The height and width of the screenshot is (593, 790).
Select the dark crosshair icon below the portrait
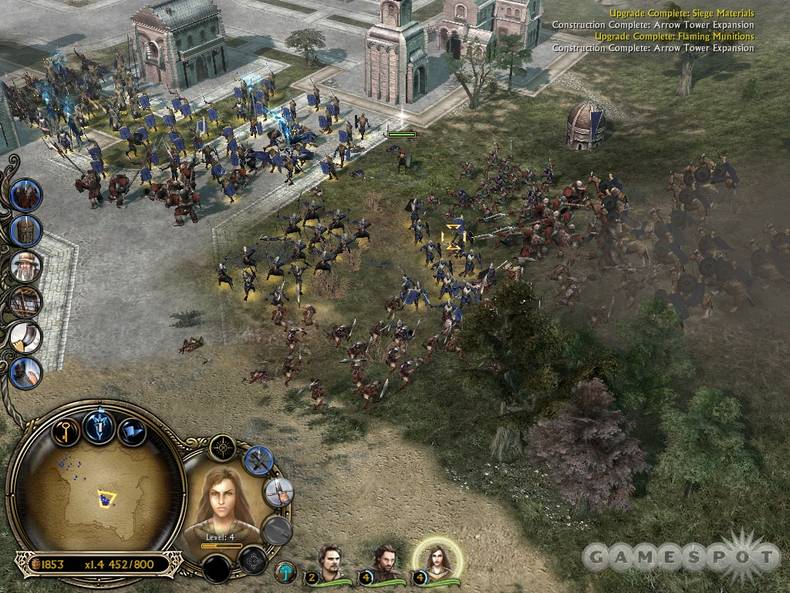252,560
